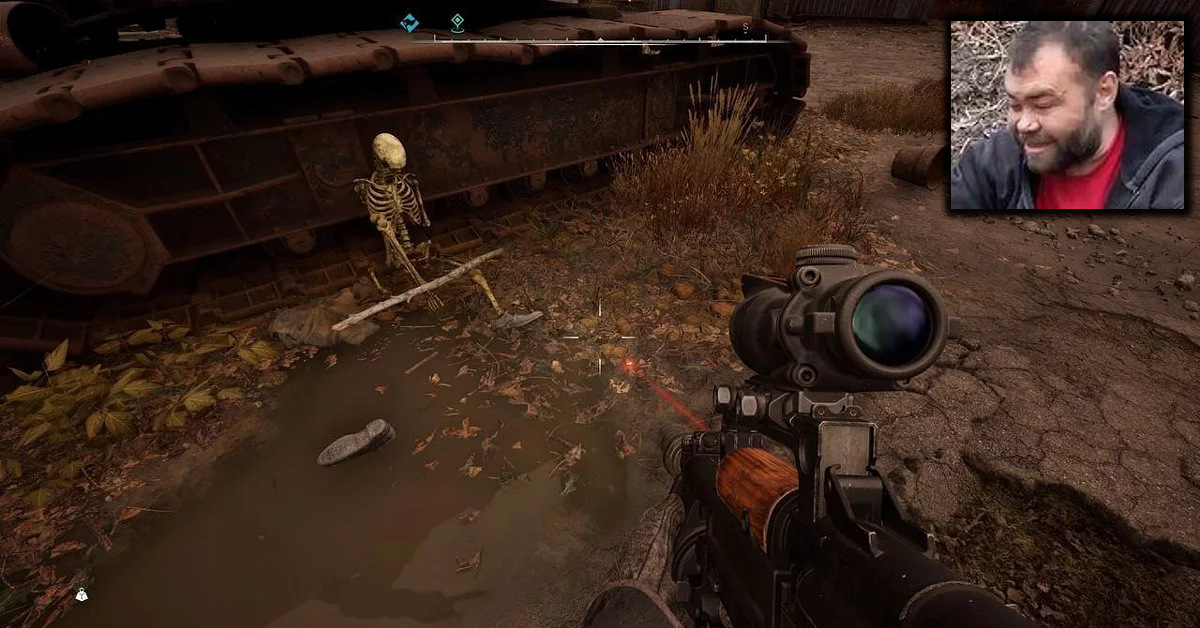Screen dimensions: 1200x628
Task: Click the blue diamond marker above the compass
Action: pos(408,22)
